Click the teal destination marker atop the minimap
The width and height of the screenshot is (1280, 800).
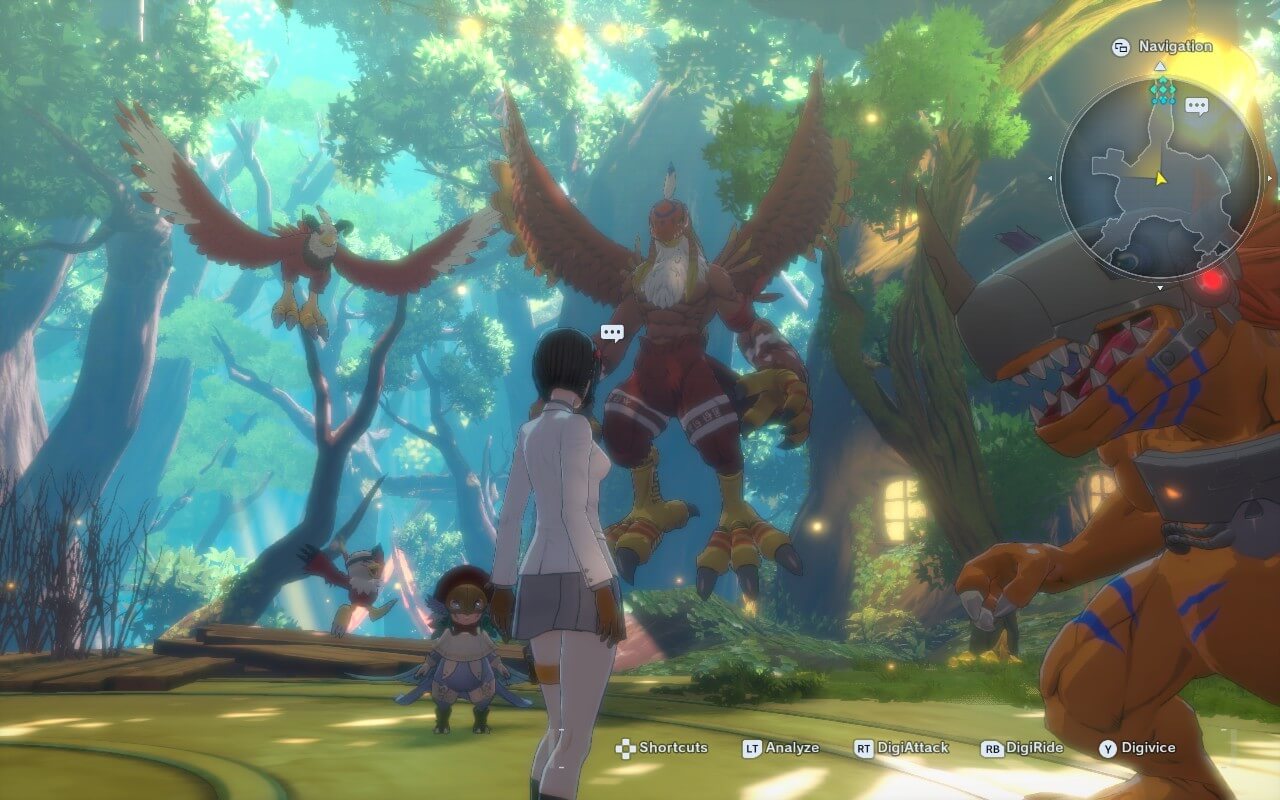click(1161, 92)
